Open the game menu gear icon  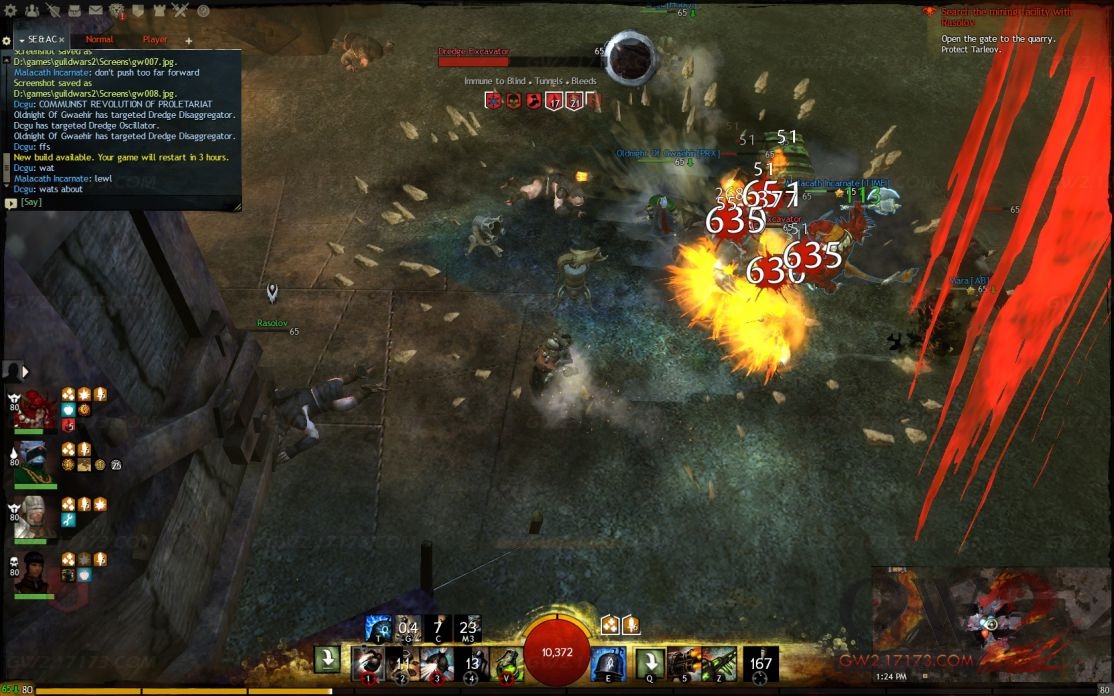(x=9, y=11)
